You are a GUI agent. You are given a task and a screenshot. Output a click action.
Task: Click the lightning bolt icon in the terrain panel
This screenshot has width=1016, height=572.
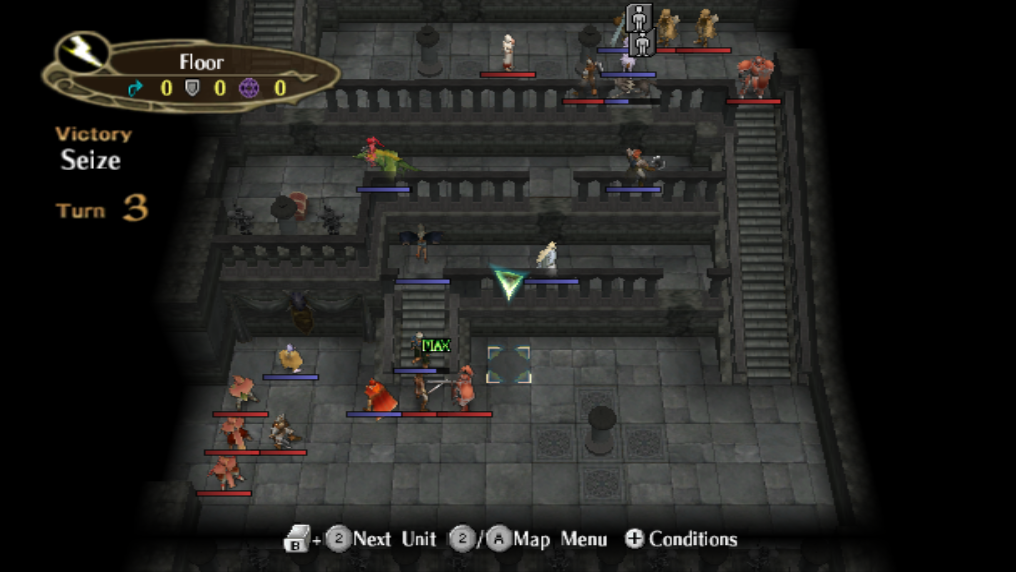83,54
